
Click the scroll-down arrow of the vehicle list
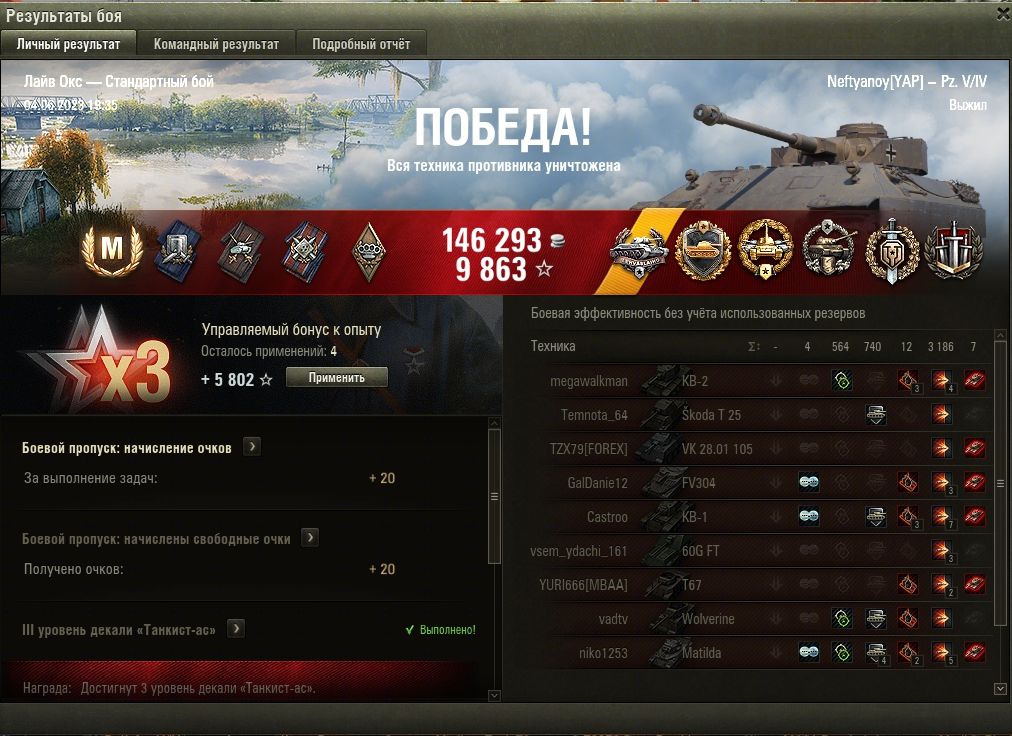[1000, 689]
